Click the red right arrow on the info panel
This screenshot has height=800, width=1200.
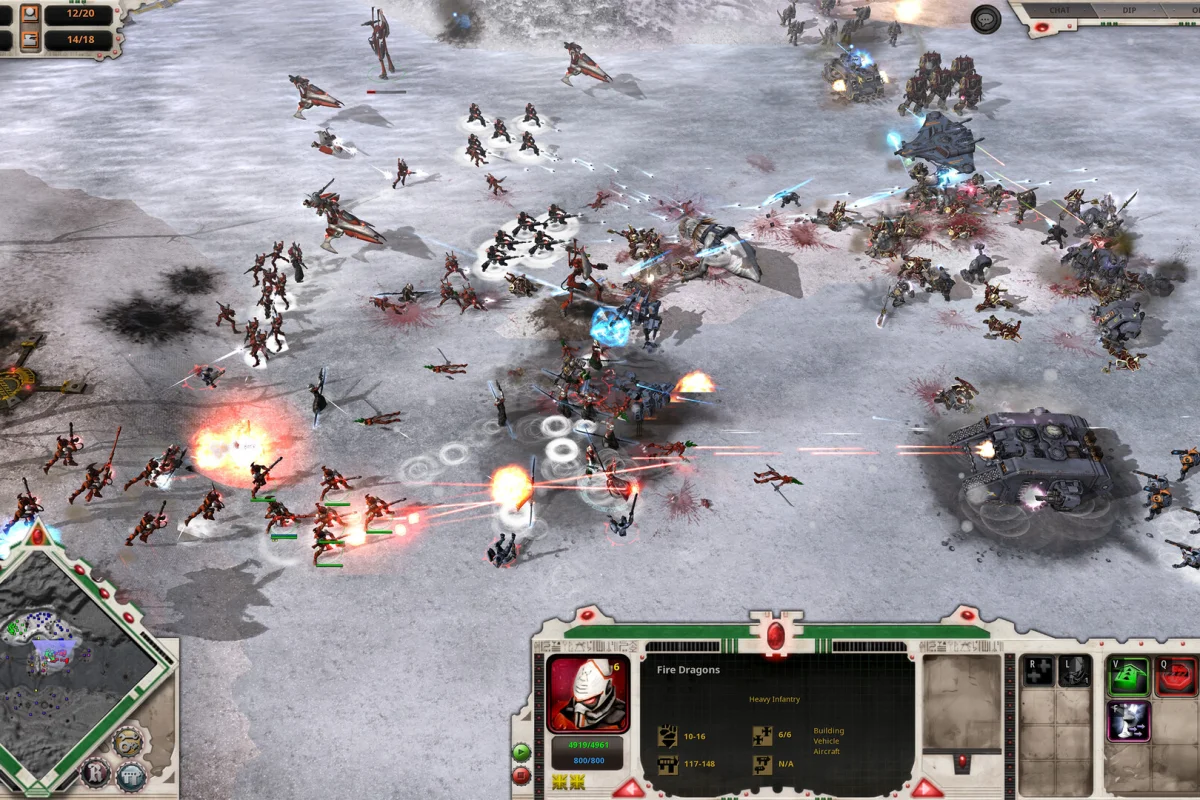pyautogui.click(x=926, y=789)
